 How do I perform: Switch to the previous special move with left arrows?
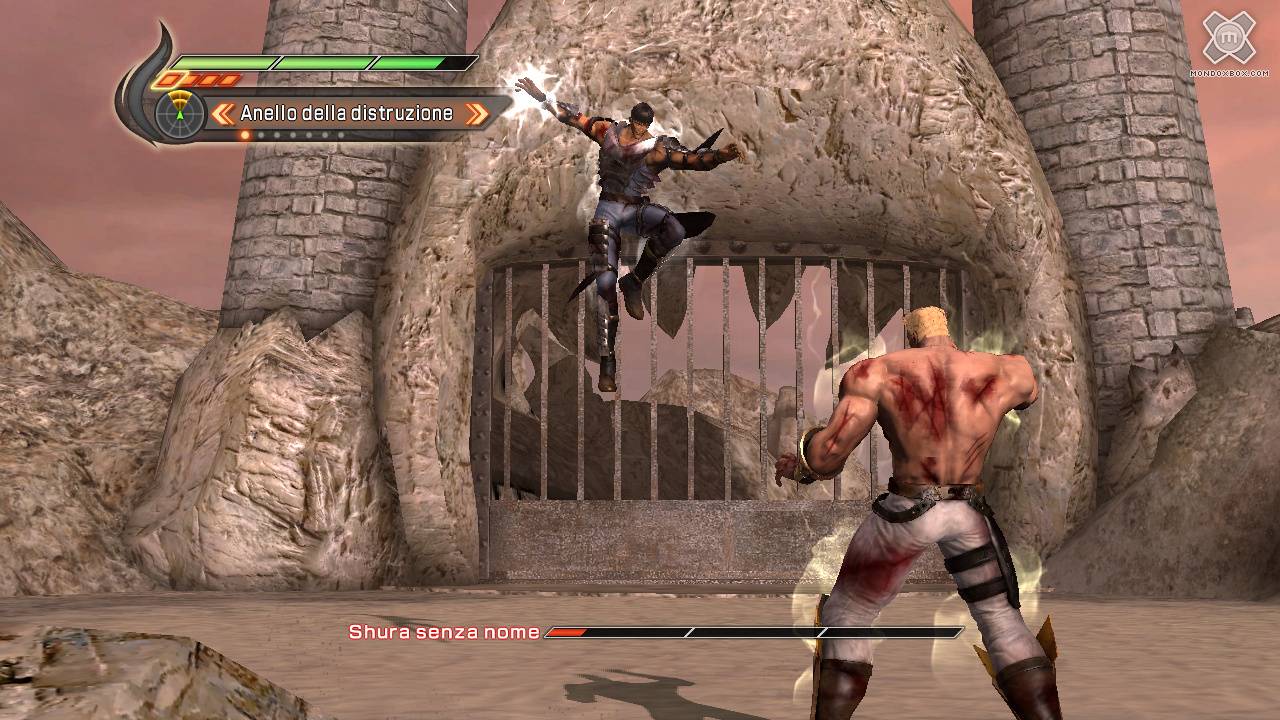223,114
